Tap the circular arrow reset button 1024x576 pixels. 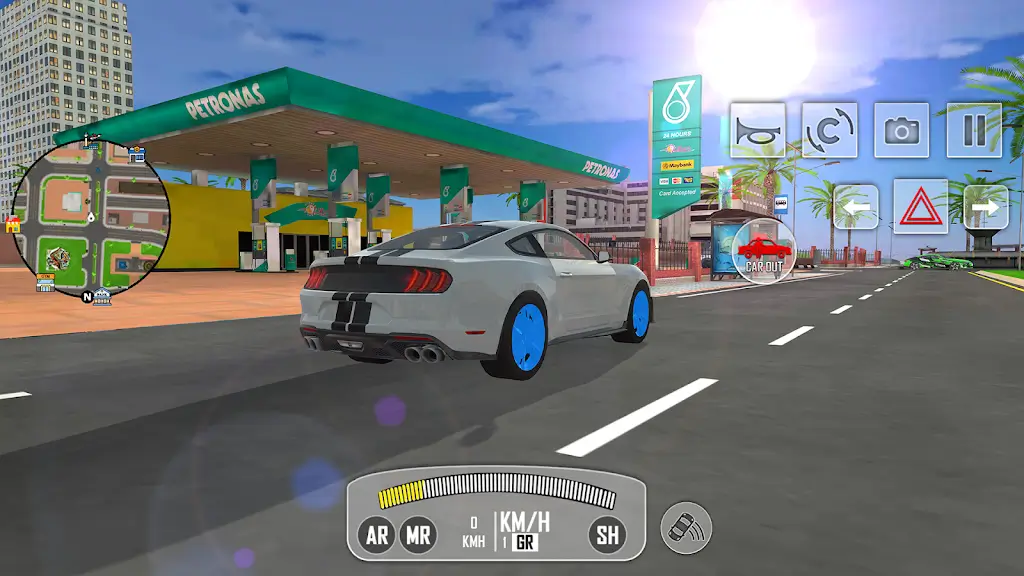[x=829, y=130]
